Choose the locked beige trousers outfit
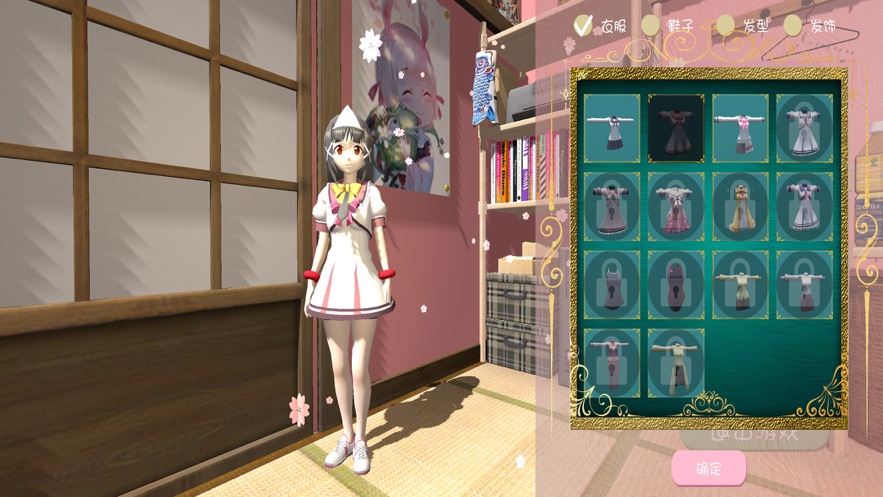The image size is (883, 497). coord(676,362)
